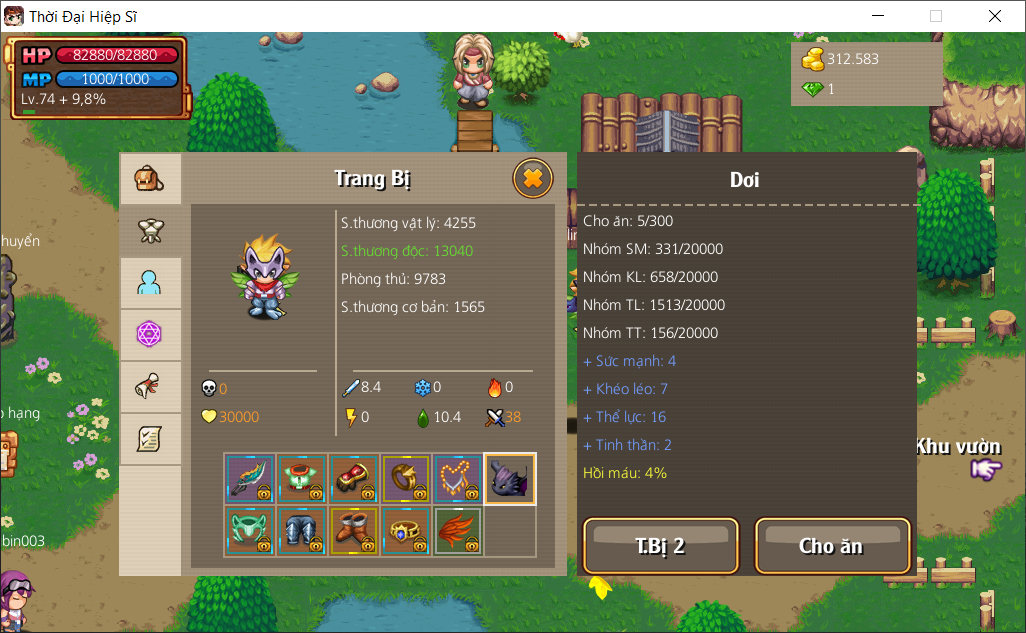Select the plain gold ring slot
The height and width of the screenshot is (633, 1026).
[406, 479]
